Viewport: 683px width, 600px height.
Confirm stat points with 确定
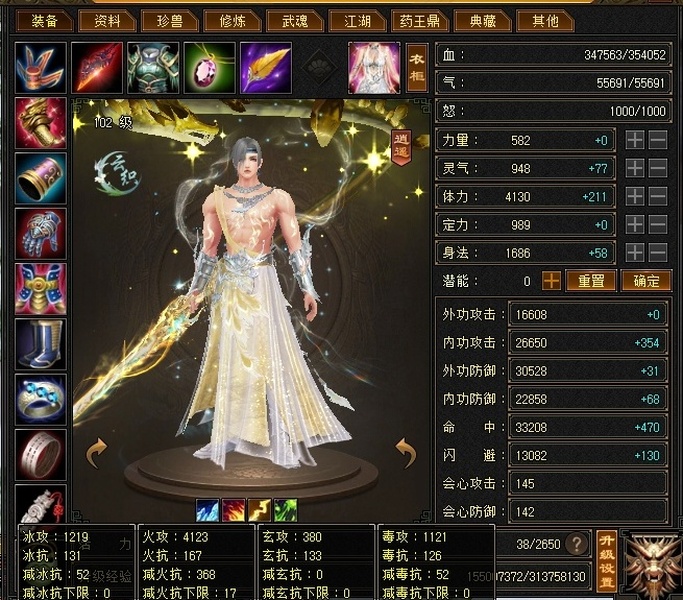tap(645, 281)
